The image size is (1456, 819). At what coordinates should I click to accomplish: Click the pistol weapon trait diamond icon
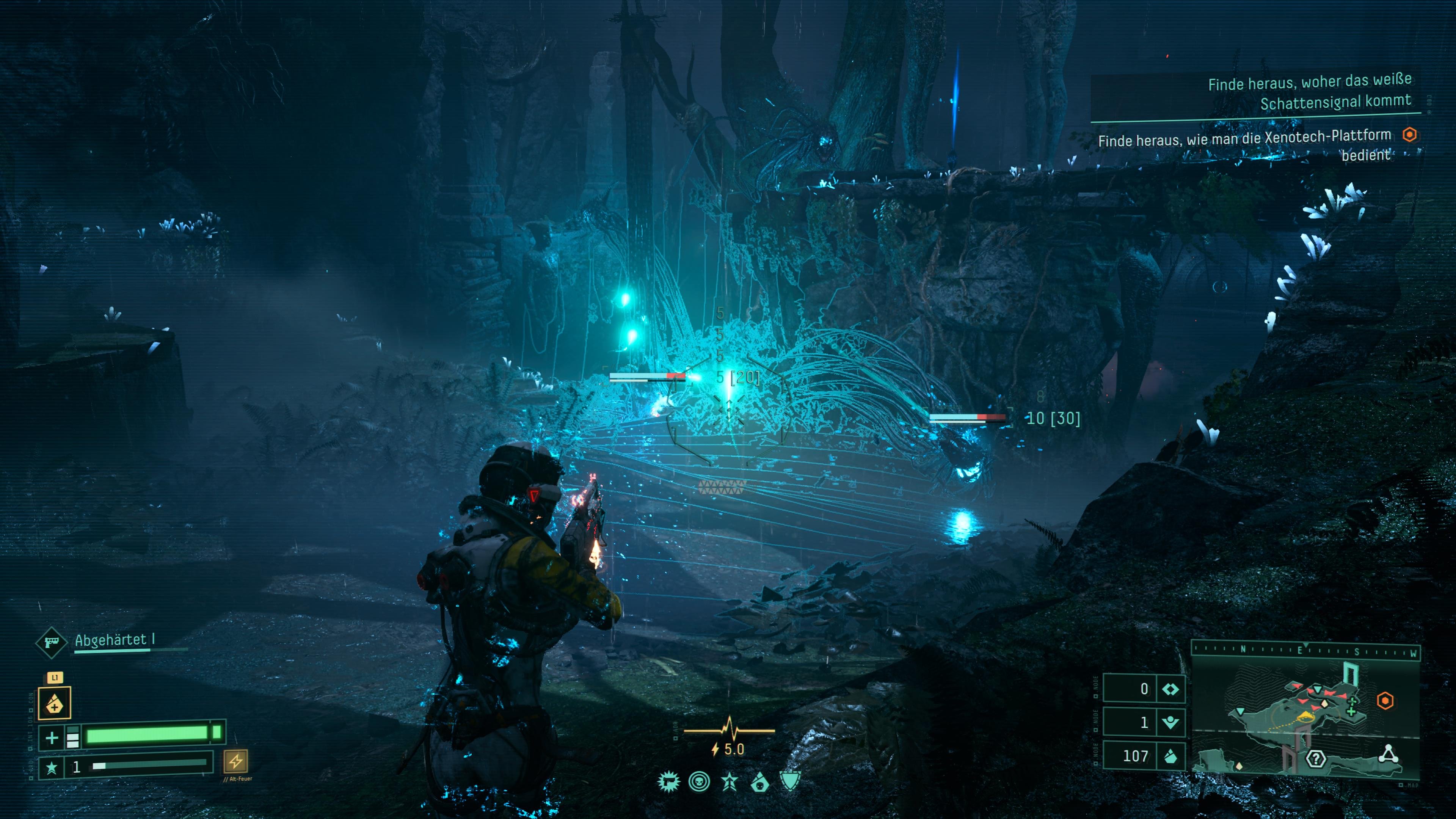tap(51, 642)
